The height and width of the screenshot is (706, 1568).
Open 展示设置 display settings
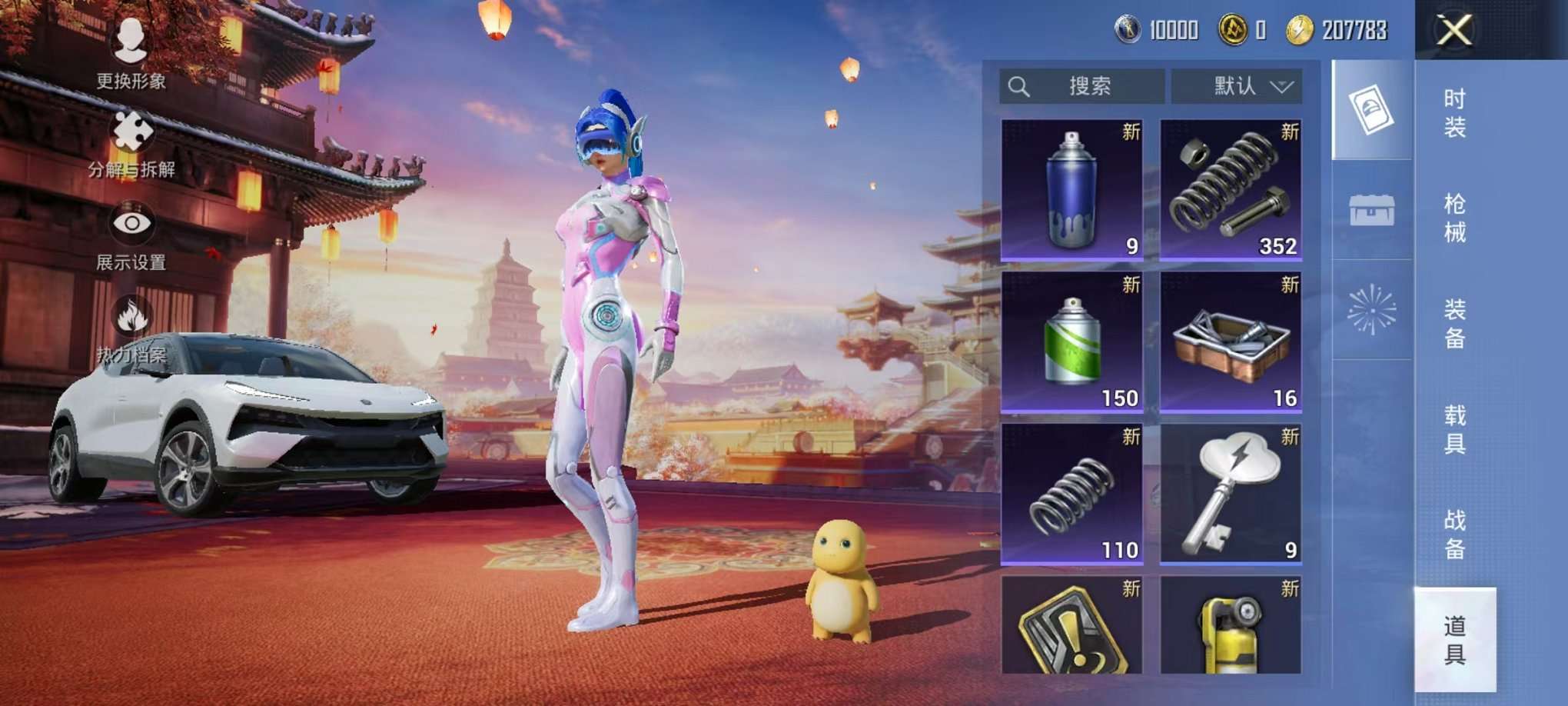click(131, 235)
